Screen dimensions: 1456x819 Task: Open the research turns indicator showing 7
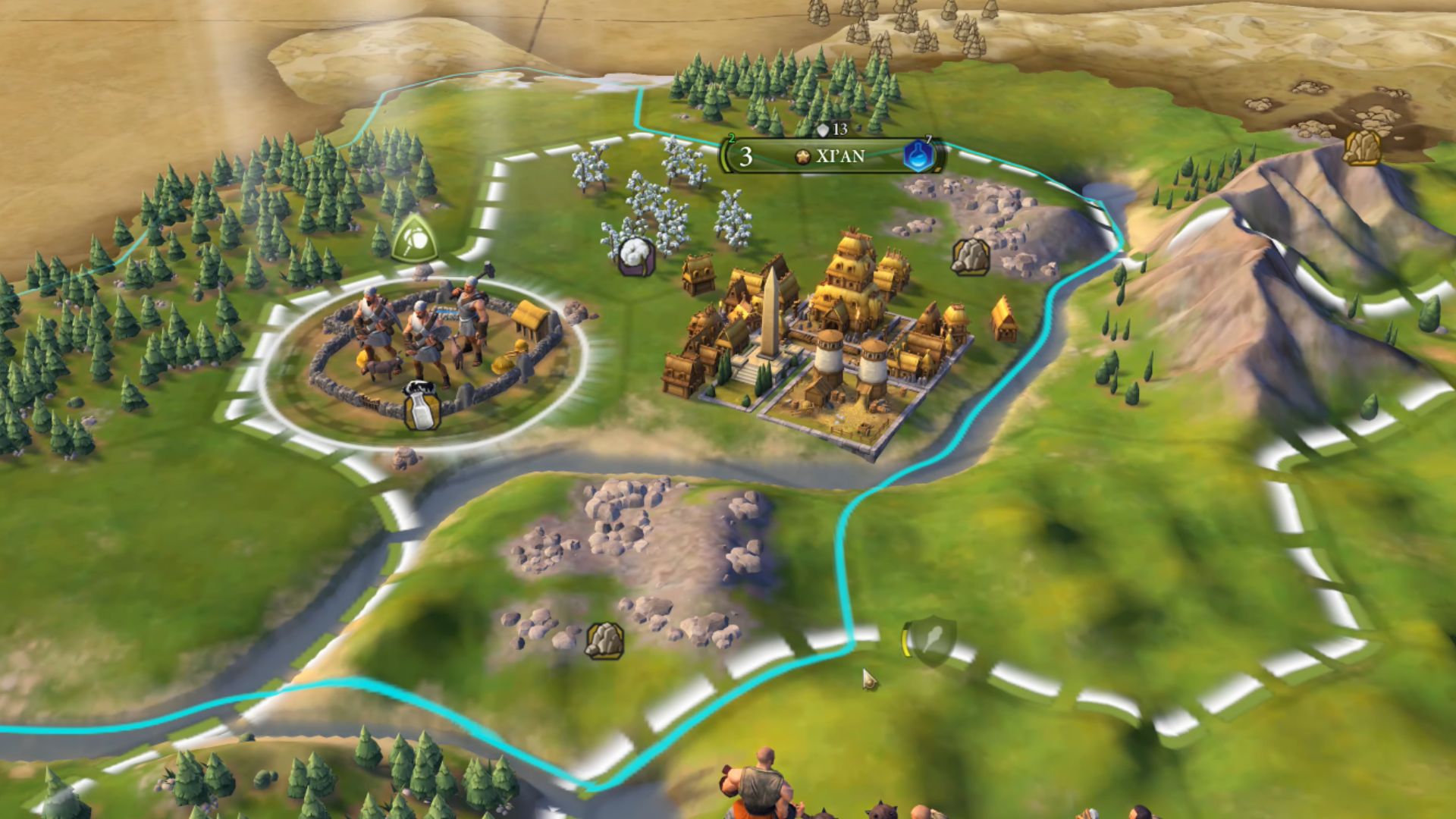[927, 140]
